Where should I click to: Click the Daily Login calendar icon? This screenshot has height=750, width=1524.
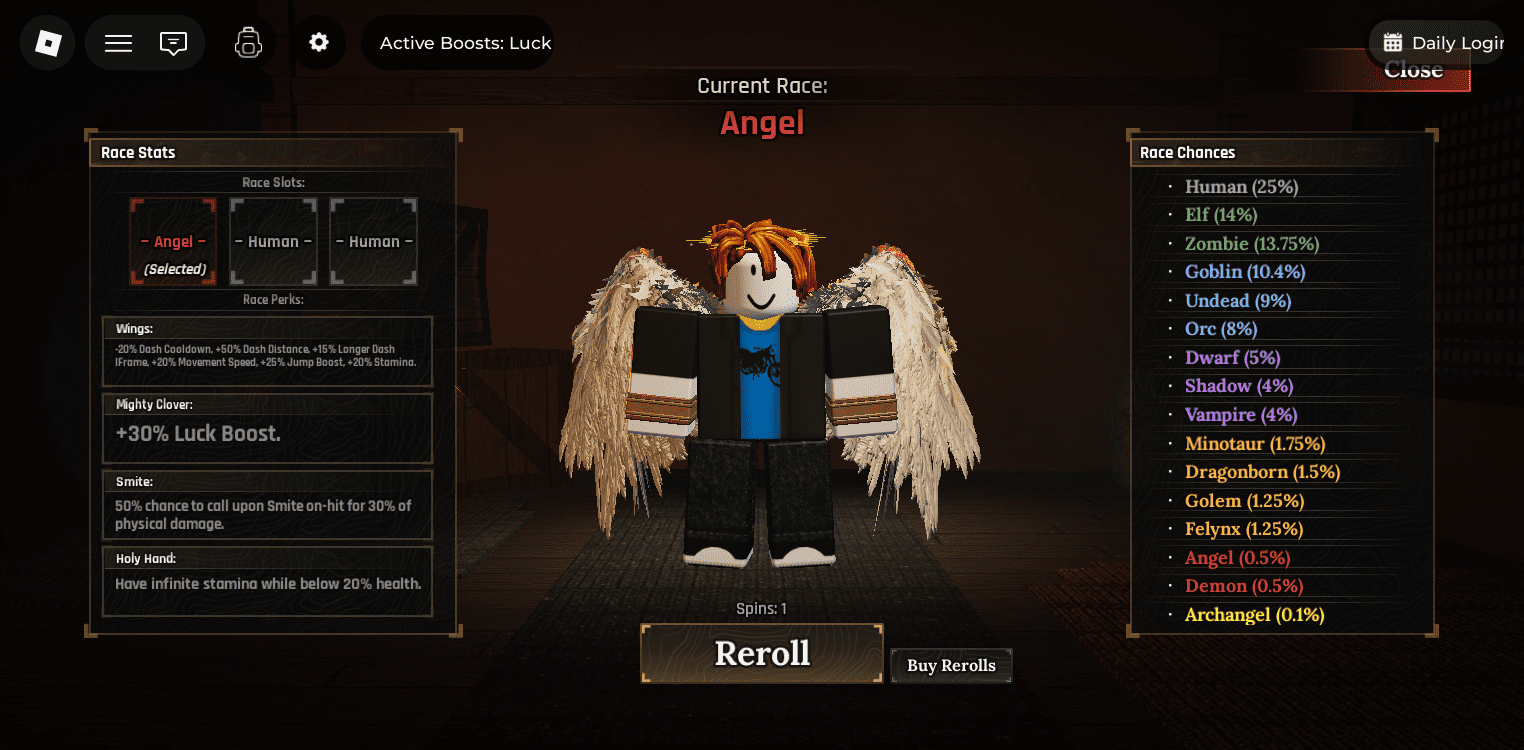coord(1394,42)
